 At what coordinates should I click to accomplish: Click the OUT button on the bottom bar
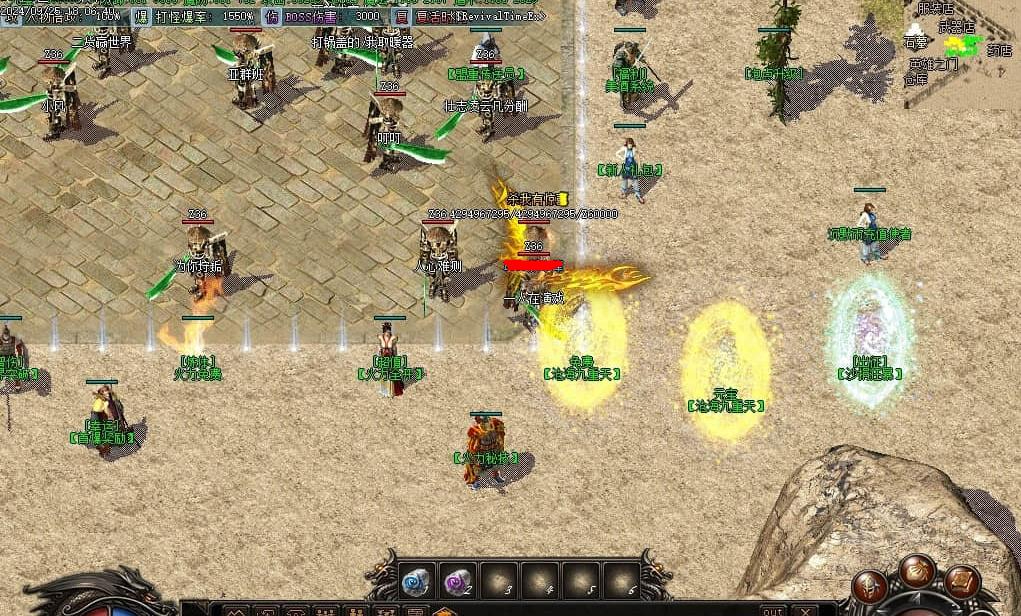coord(772,610)
